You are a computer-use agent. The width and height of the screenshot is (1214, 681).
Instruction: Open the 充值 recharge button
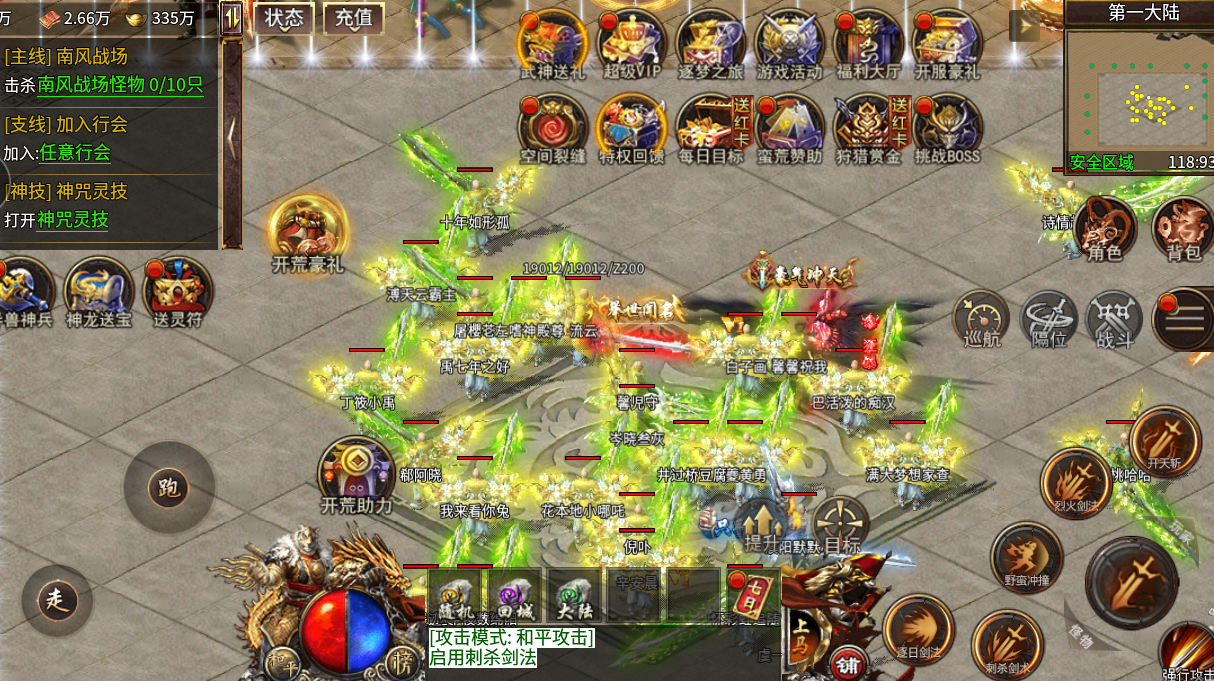[x=353, y=18]
